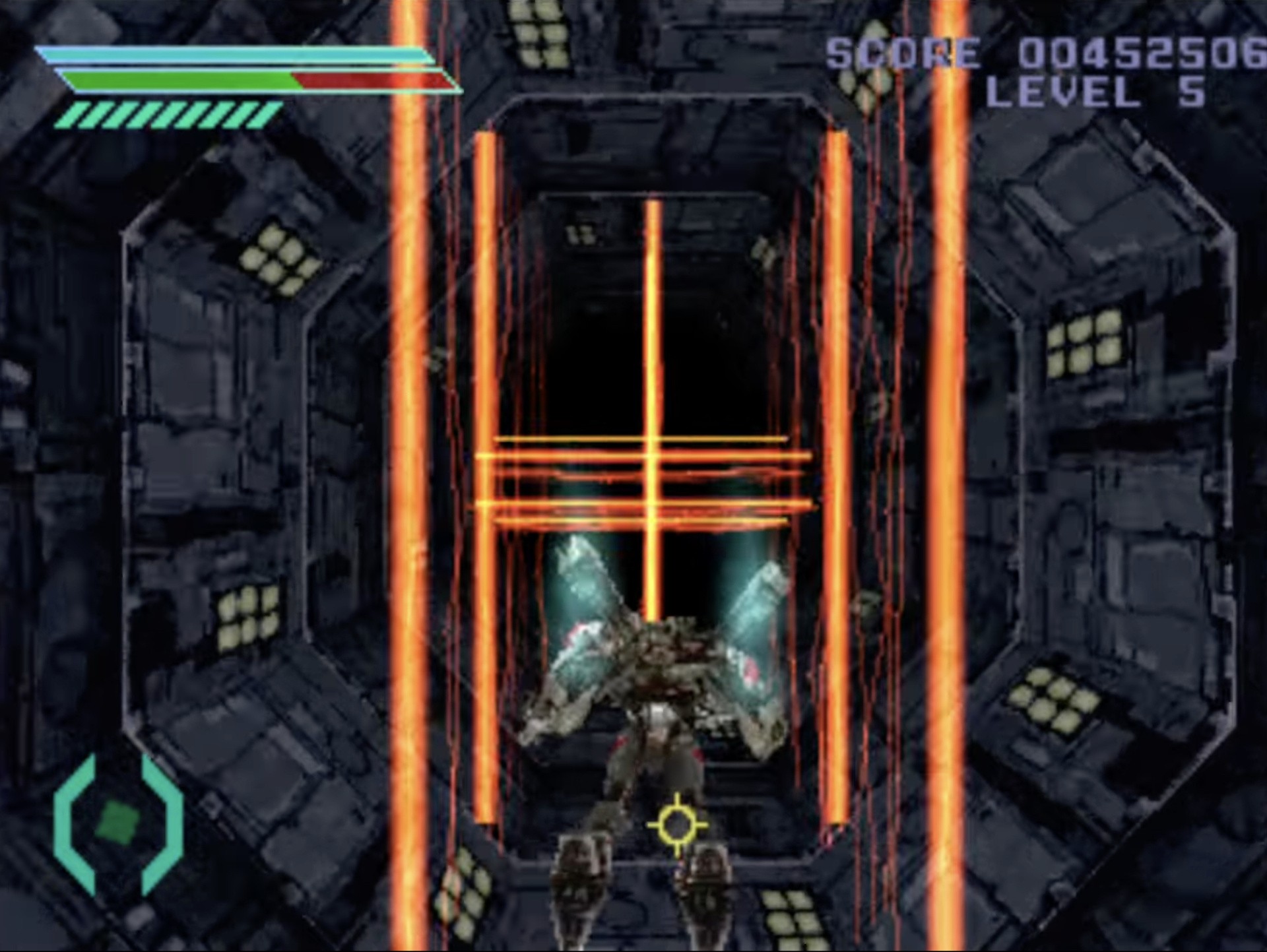The height and width of the screenshot is (952, 1267).
Task: Click the yellow targeting crosshair
Action: point(676,825)
